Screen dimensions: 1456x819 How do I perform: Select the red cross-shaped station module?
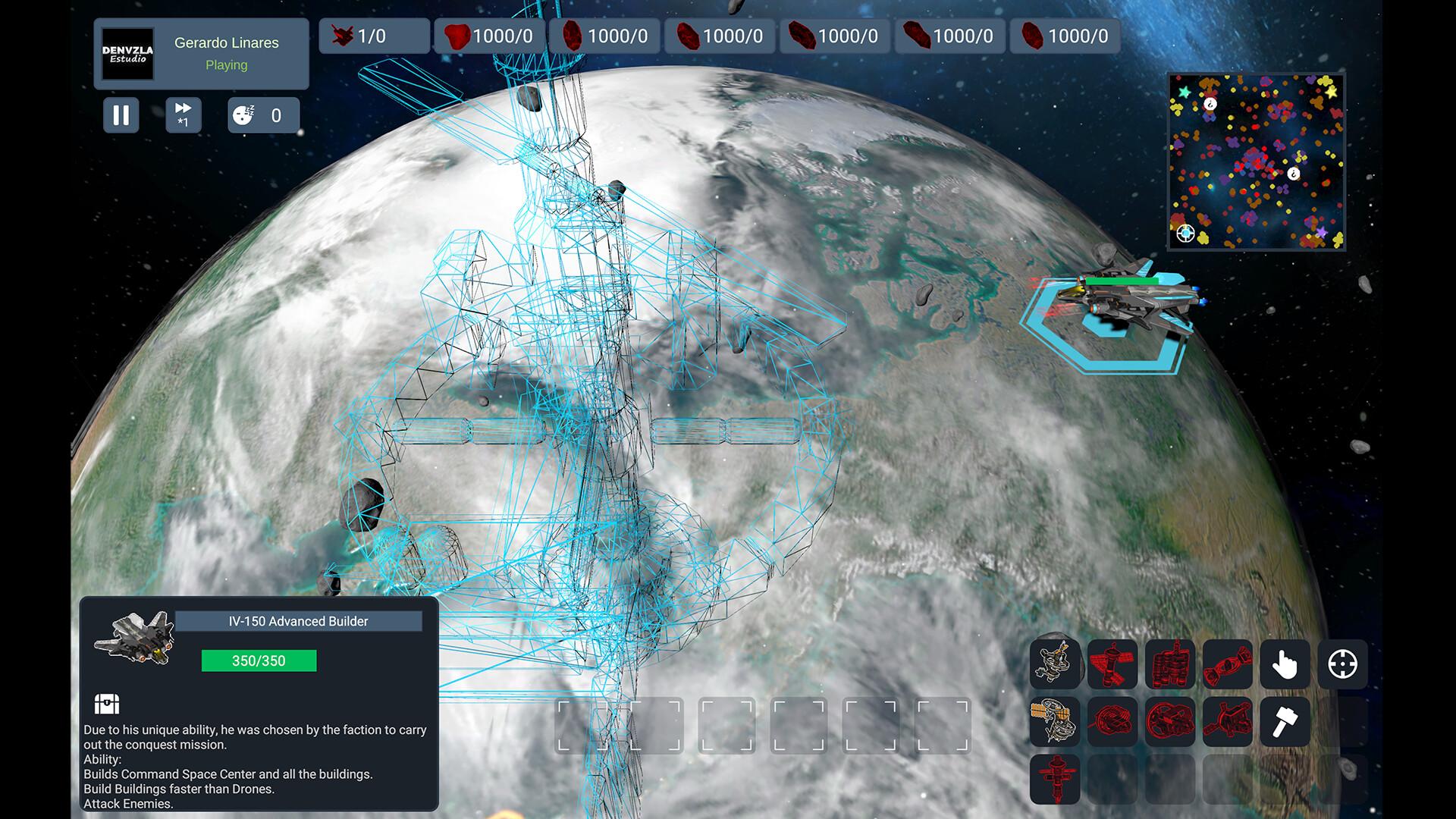[1227, 723]
